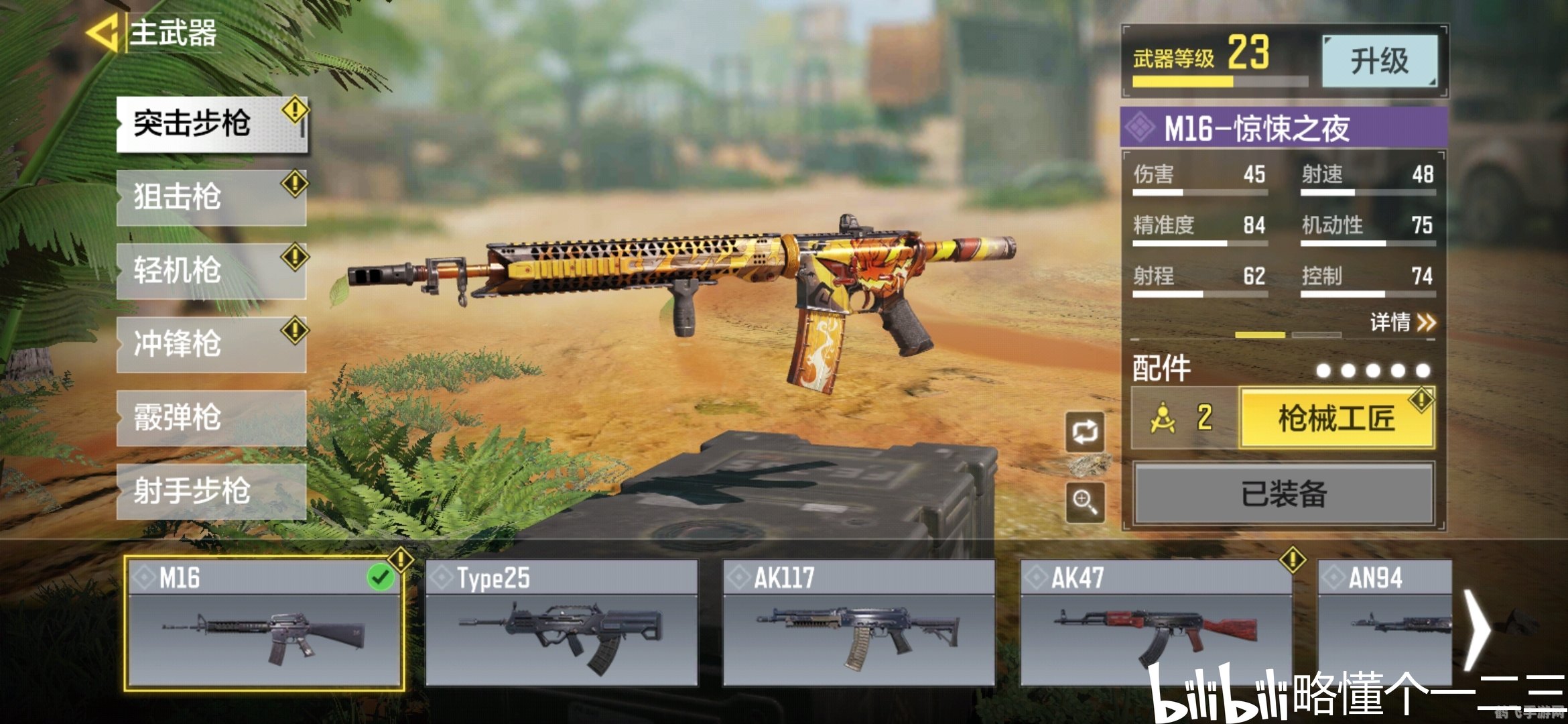Show more weapons with right arrow
1568x724 pixels.
(x=1478, y=629)
